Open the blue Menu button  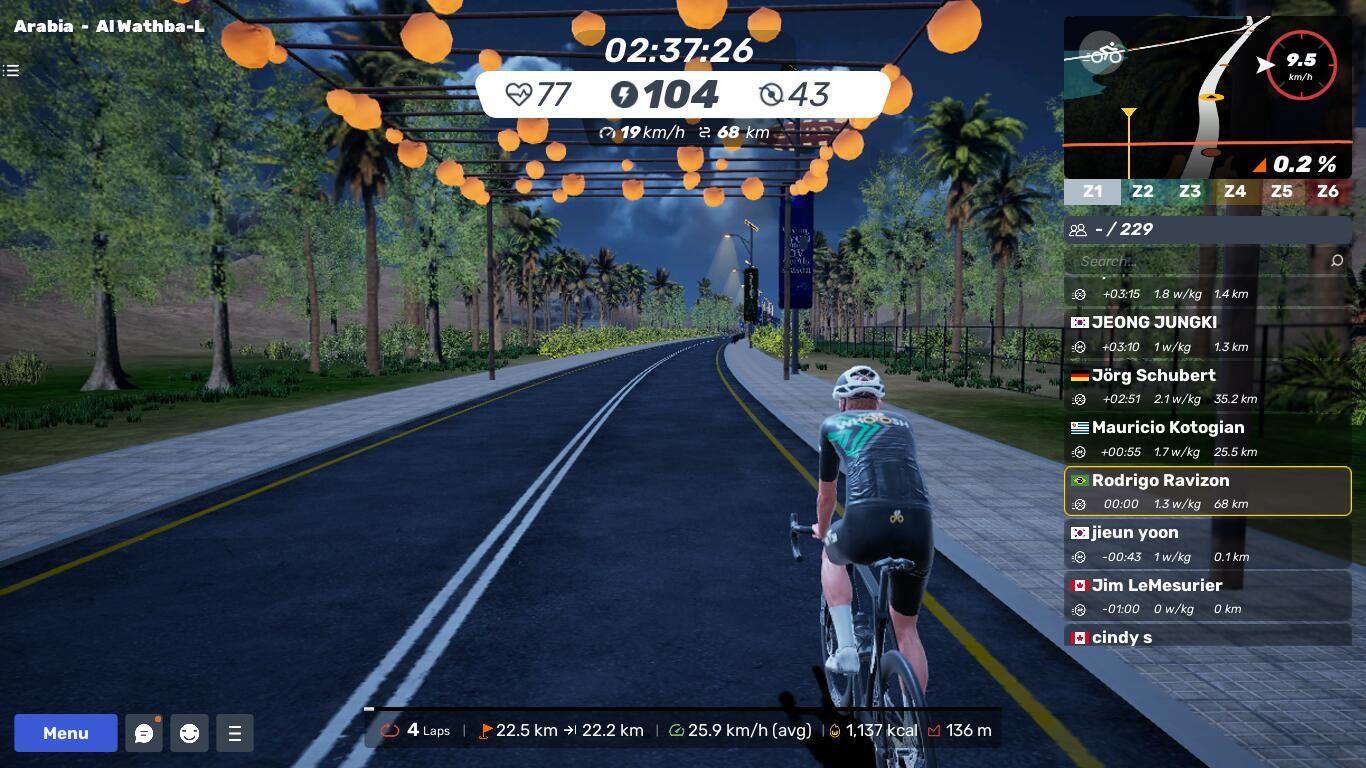click(66, 733)
